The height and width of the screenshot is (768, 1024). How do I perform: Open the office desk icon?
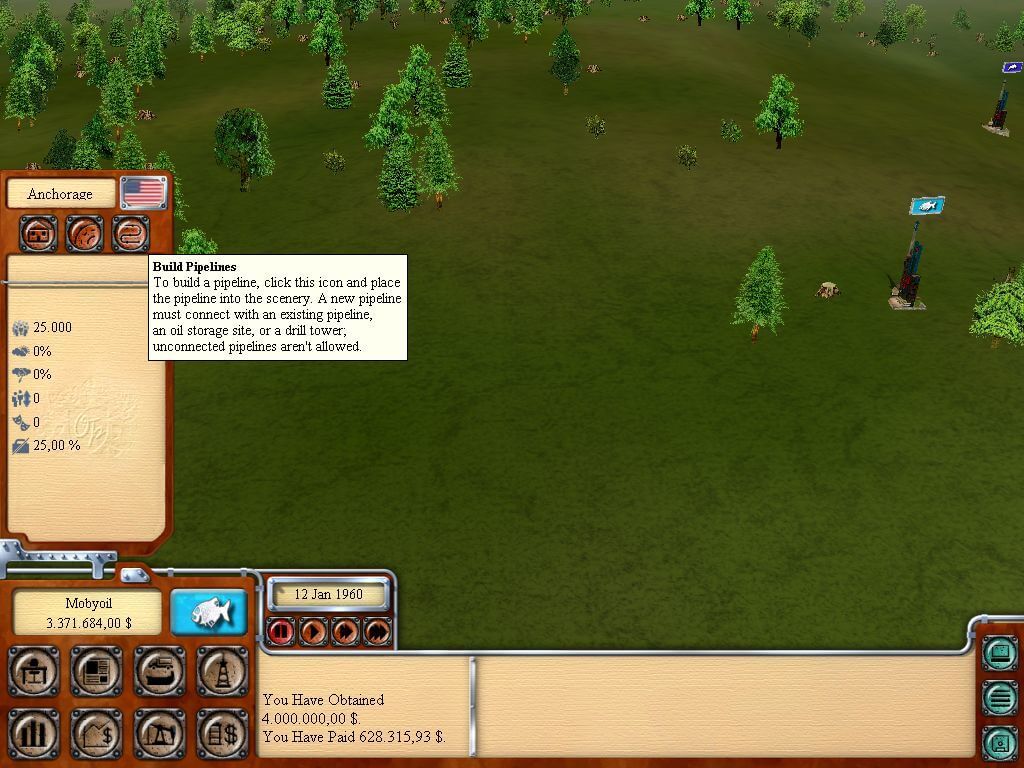[x=34, y=671]
